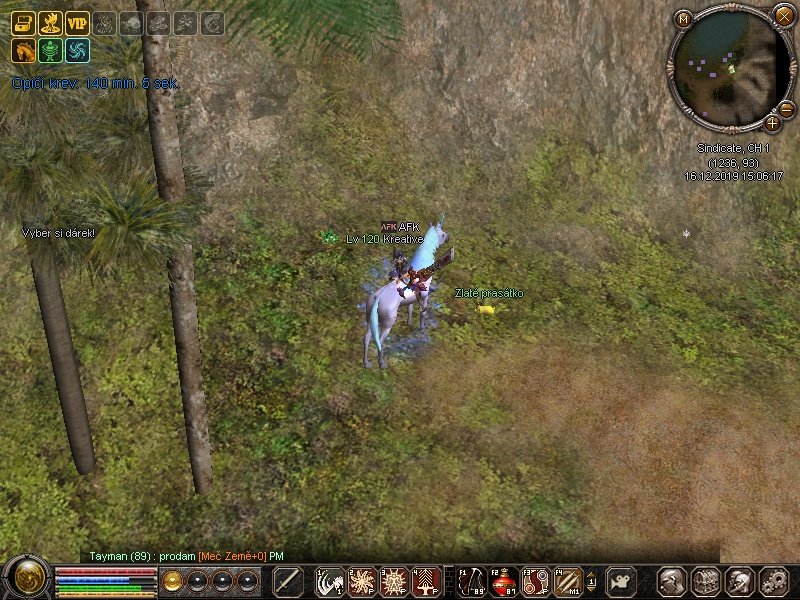Activate the skill in quickslot 1

[x=330, y=581]
